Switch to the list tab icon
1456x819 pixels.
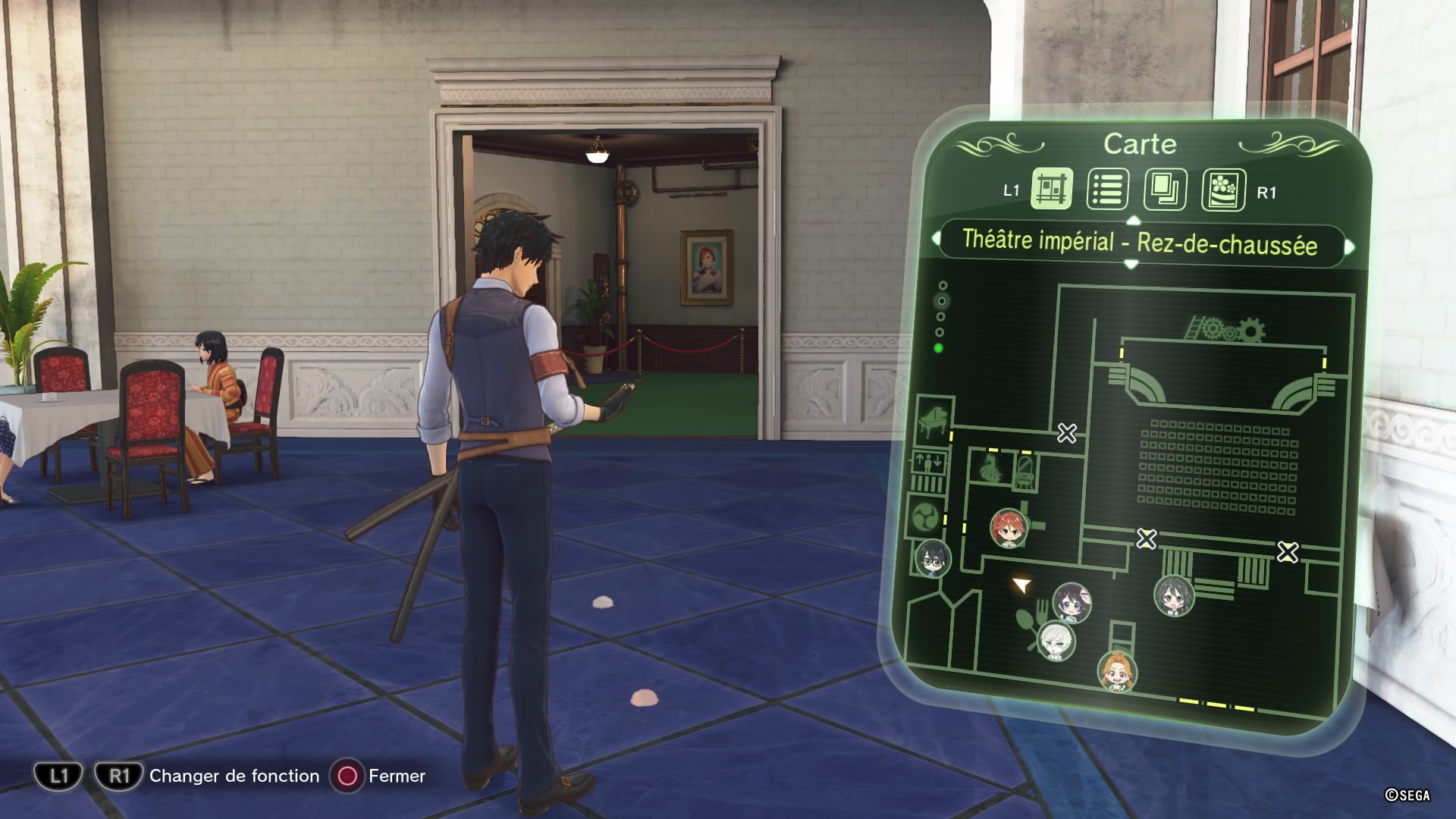point(1107,189)
